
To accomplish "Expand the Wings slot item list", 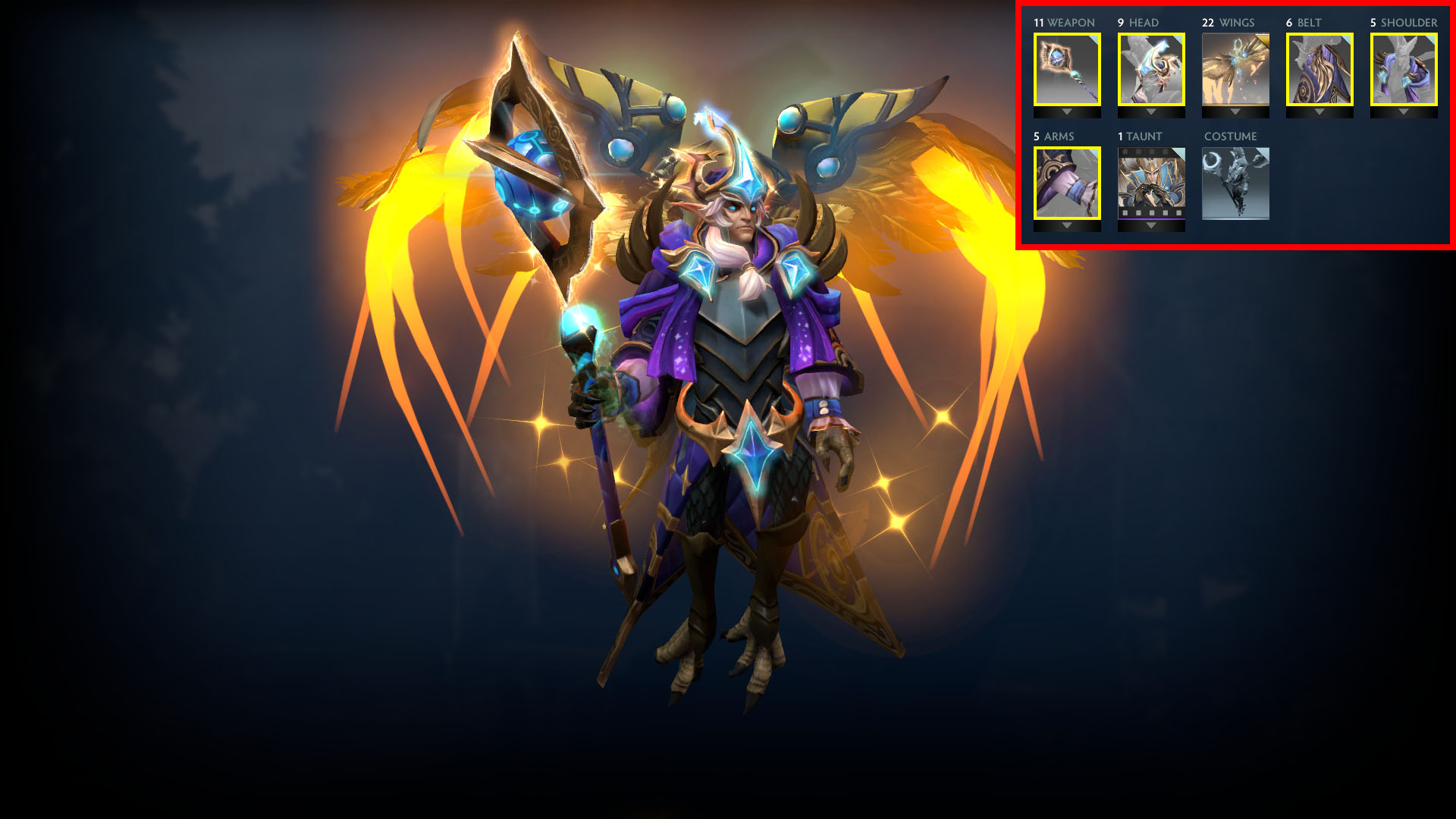I will click(1235, 111).
